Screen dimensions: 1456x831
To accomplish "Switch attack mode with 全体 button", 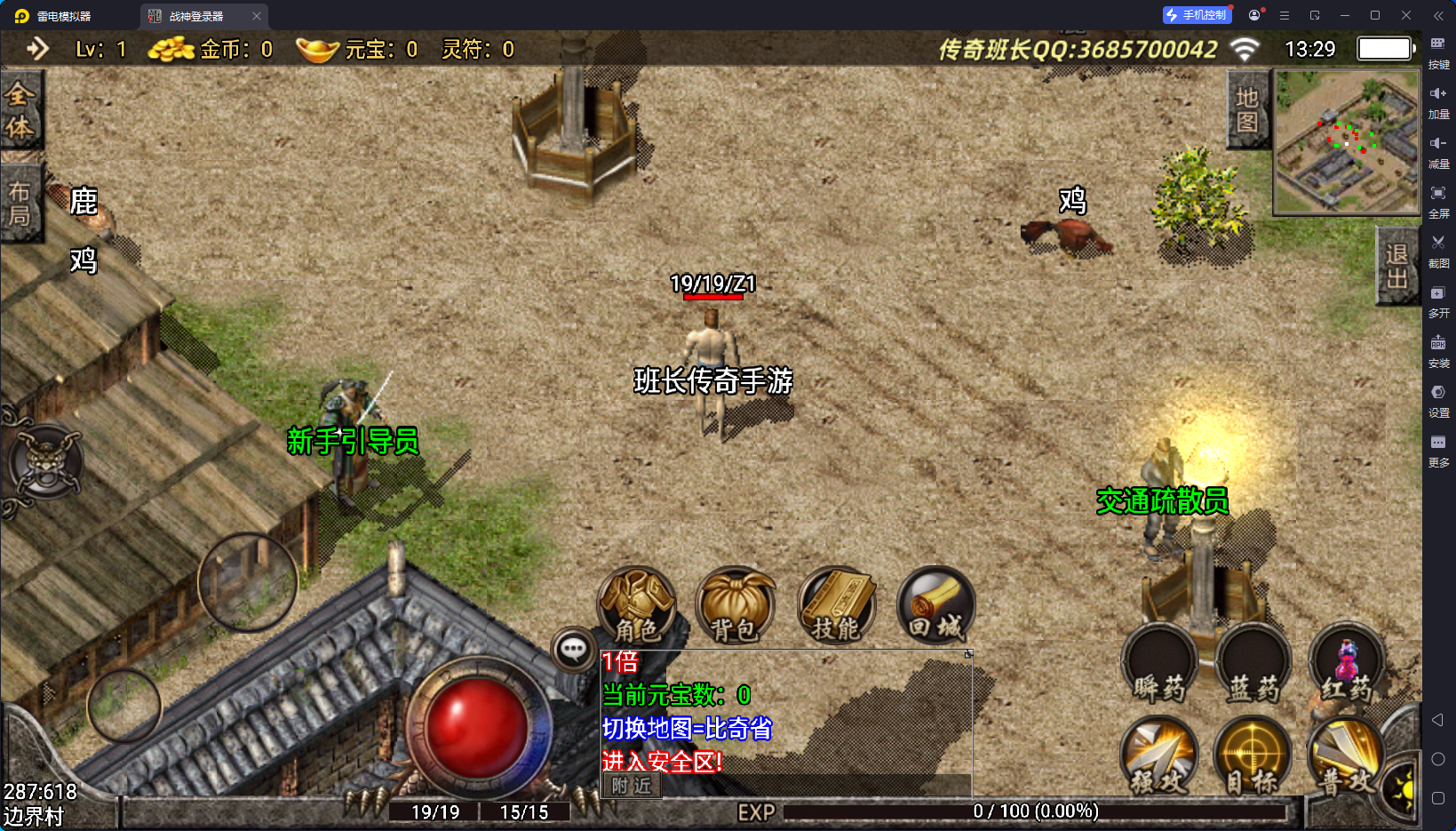I will pos(20,111).
